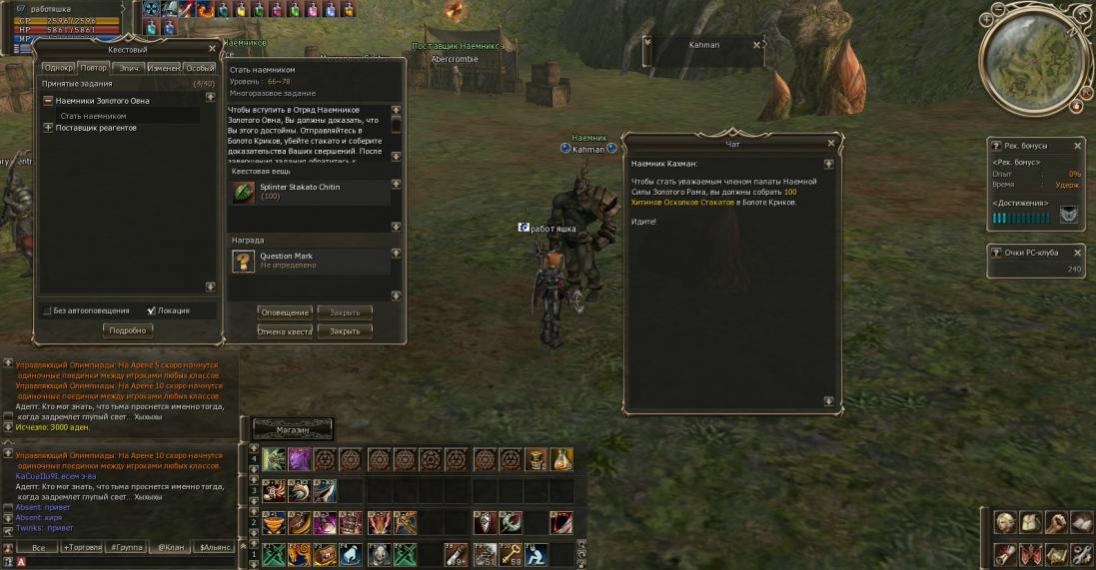Use the golden key hotbar item
Image resolution: width=1096 pixels, height=570 pixels.
click(x=510, y=553)
